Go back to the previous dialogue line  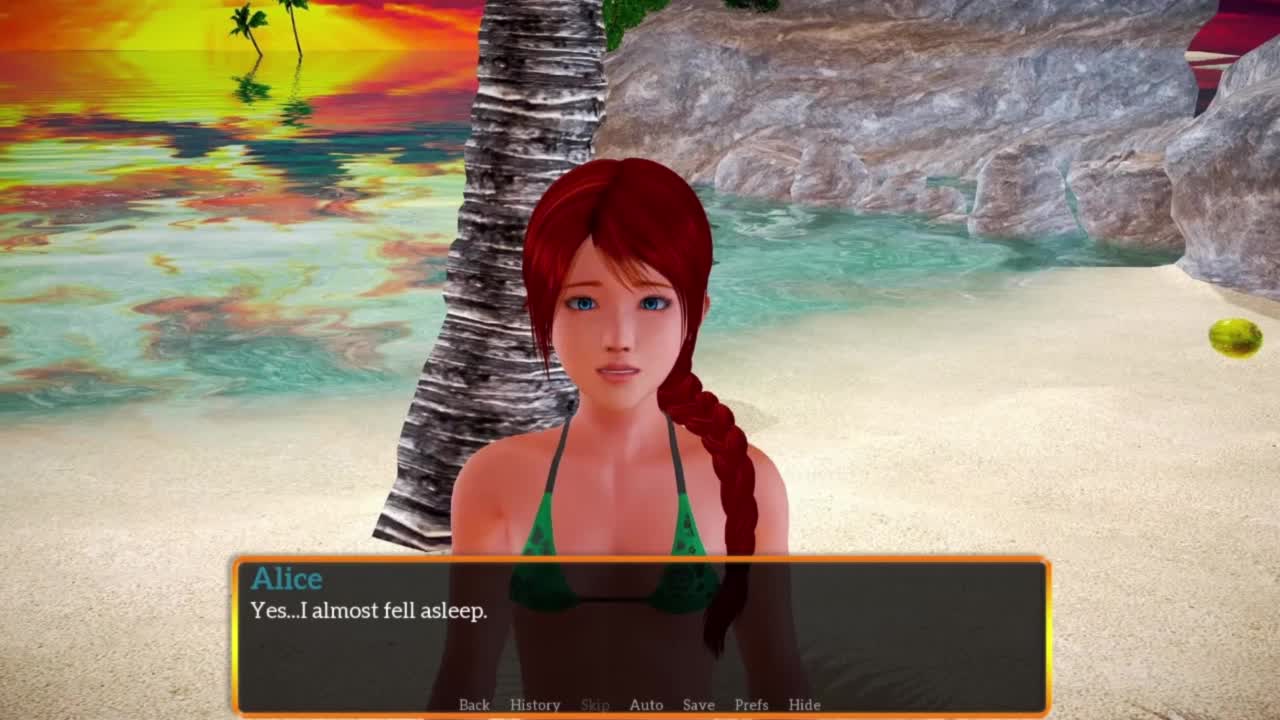pos(474,705)
